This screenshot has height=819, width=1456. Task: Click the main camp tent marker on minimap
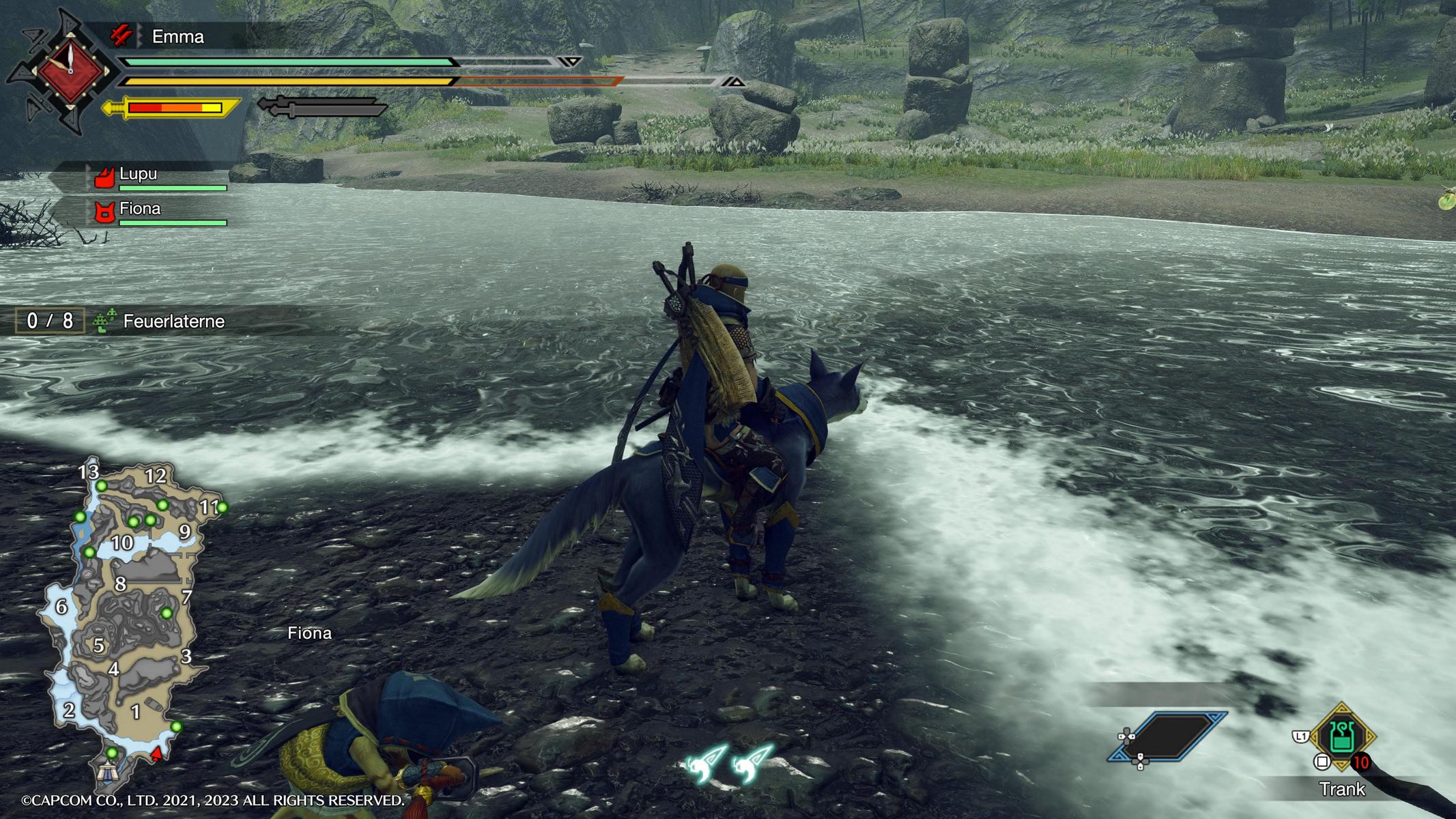109,772
